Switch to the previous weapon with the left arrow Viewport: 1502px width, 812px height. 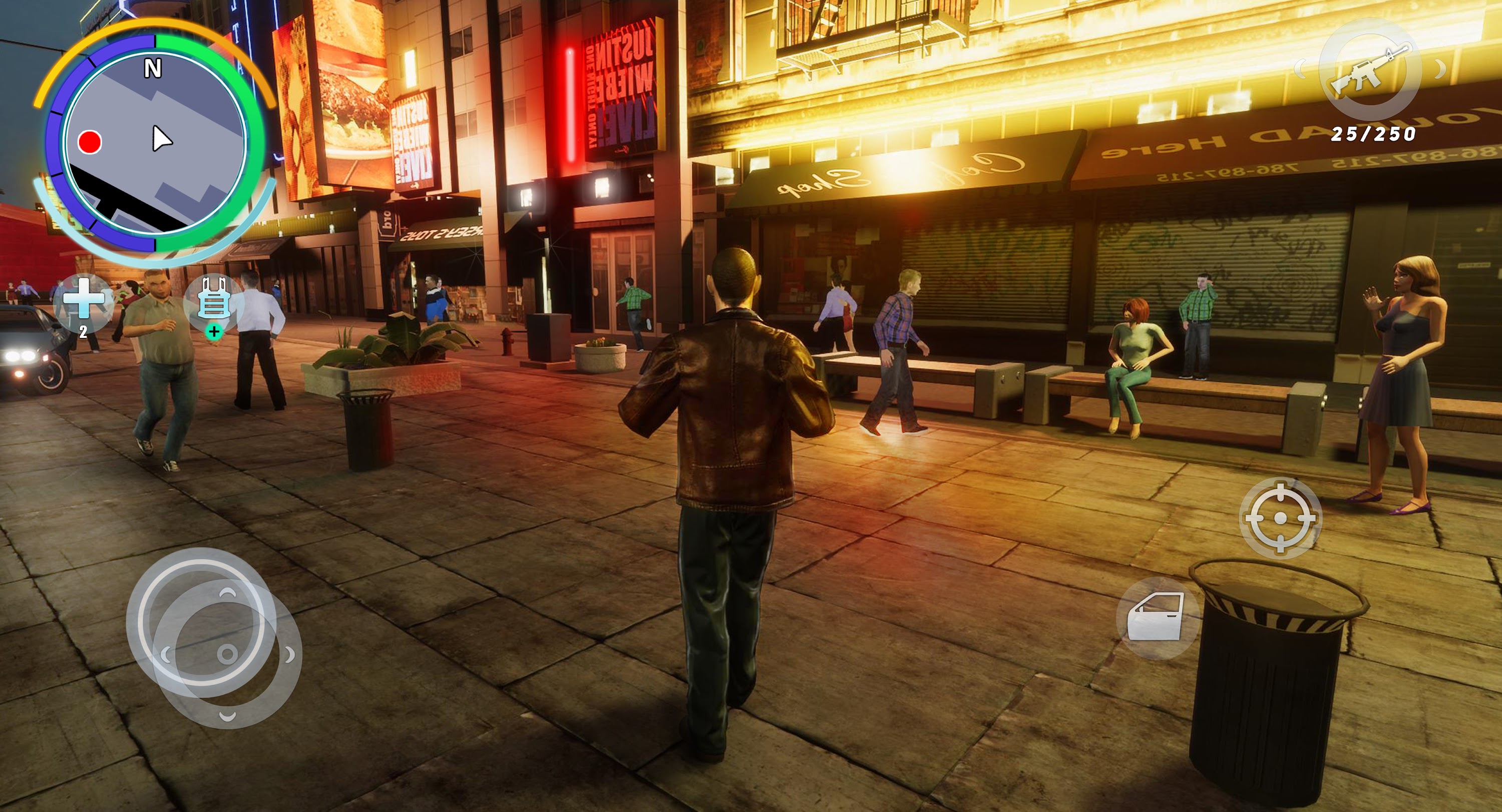tap(1301, 70)
